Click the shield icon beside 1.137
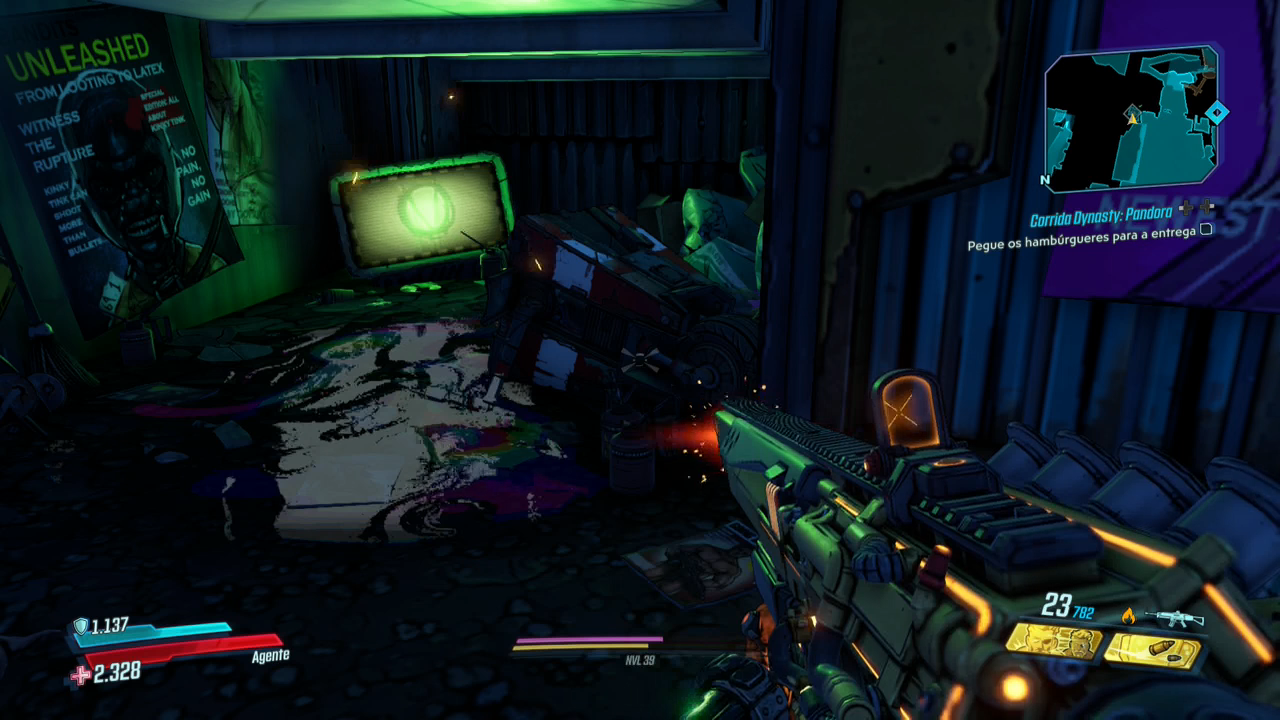 (x=80, y=626)
